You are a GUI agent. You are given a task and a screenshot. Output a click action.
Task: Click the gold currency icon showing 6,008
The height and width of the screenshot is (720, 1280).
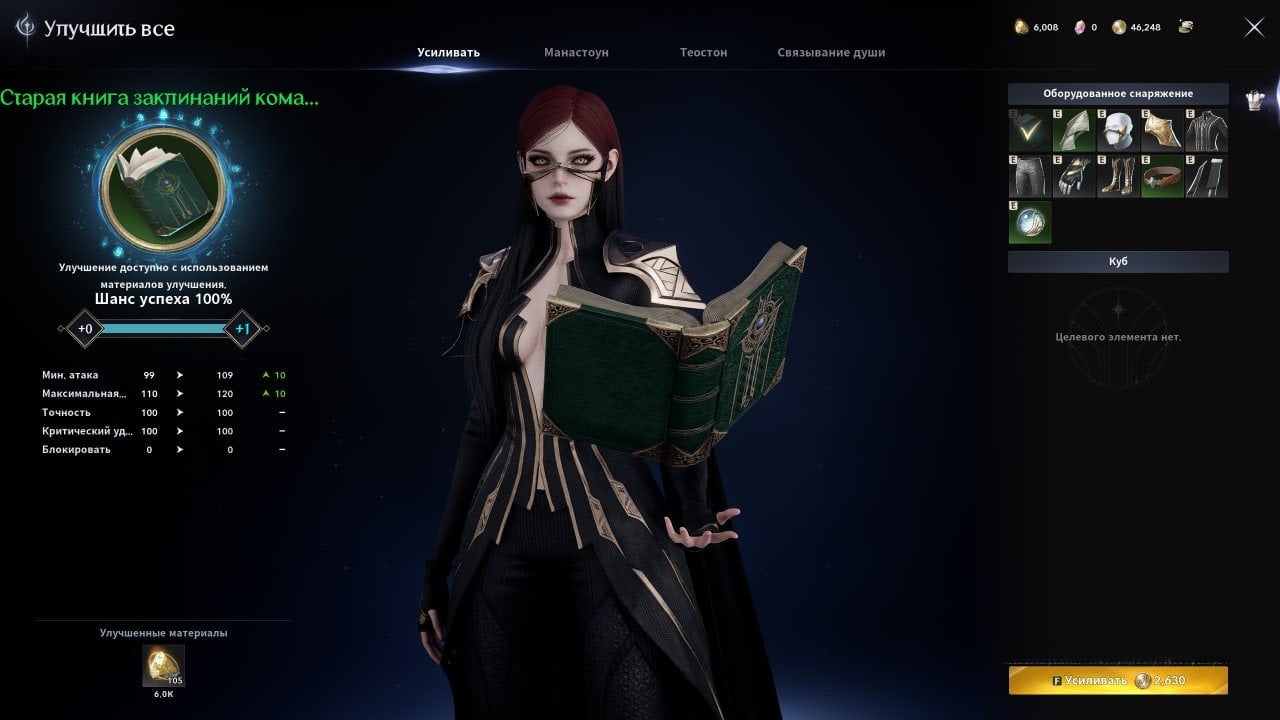coord(1019,27)
